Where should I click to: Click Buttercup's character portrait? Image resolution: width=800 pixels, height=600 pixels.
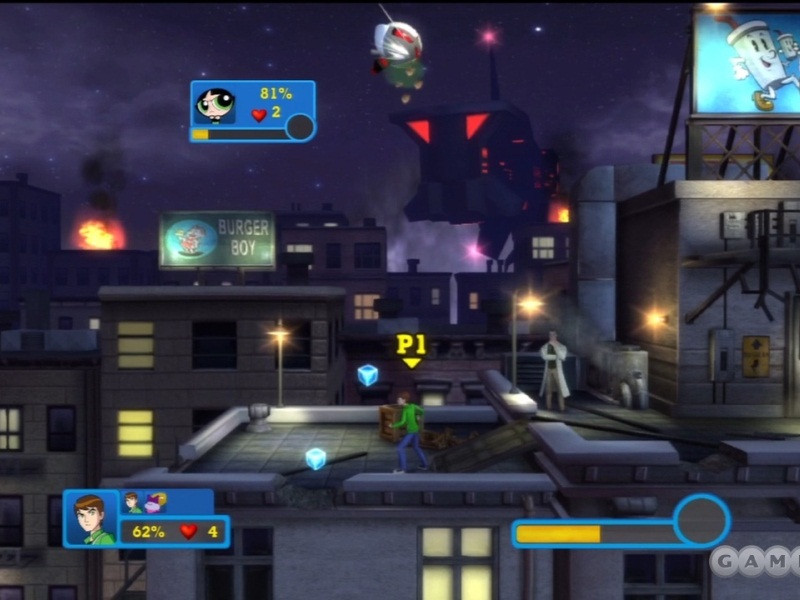coord(214,104)
